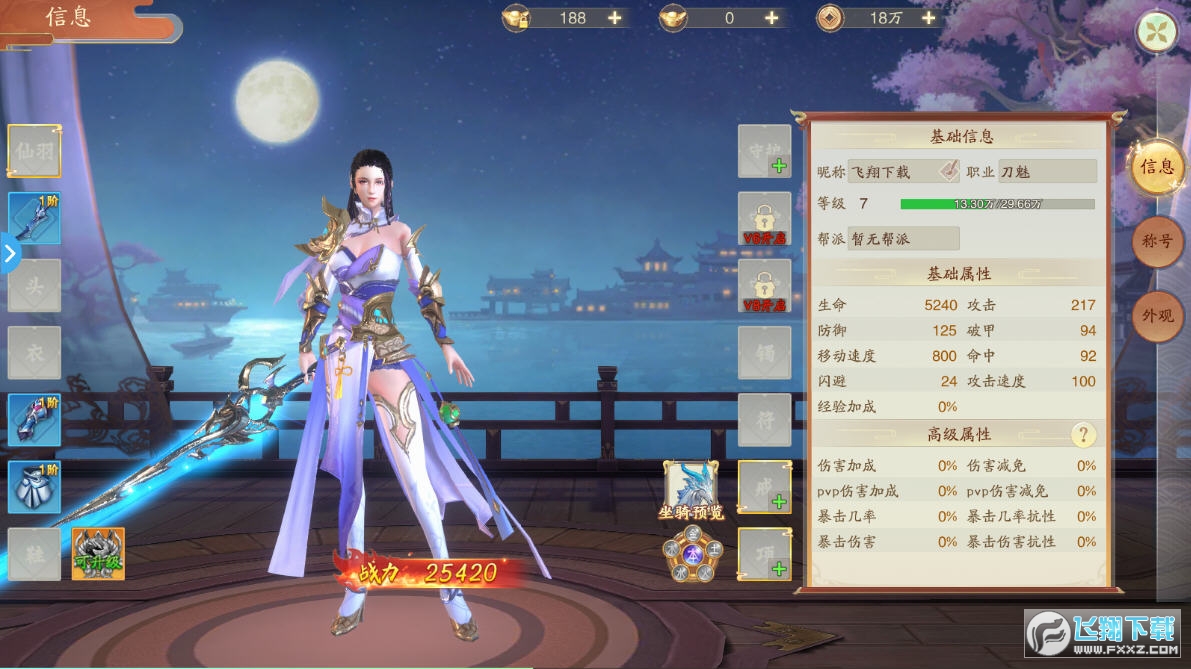
Task: Open the 称号 tab
Action: 1157,241
